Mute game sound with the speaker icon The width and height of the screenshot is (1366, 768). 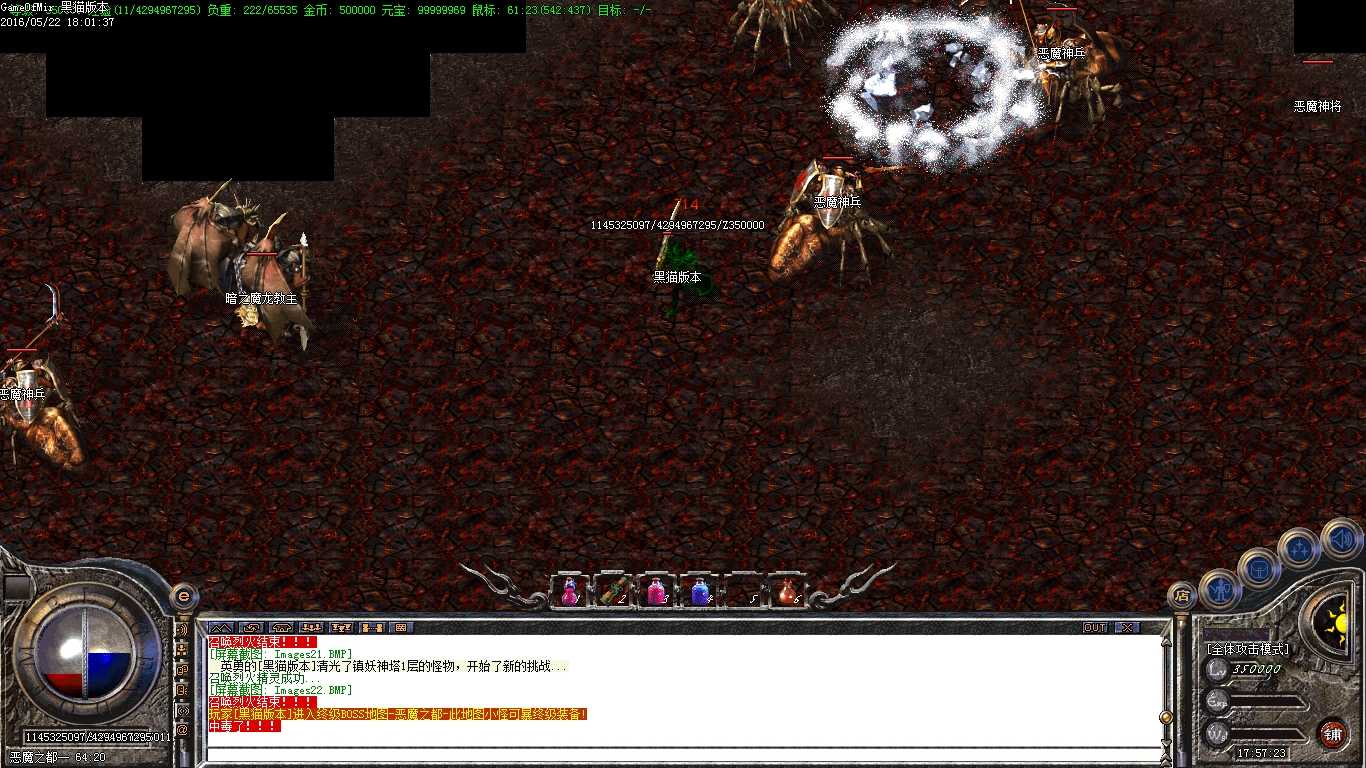[1341, 539]
